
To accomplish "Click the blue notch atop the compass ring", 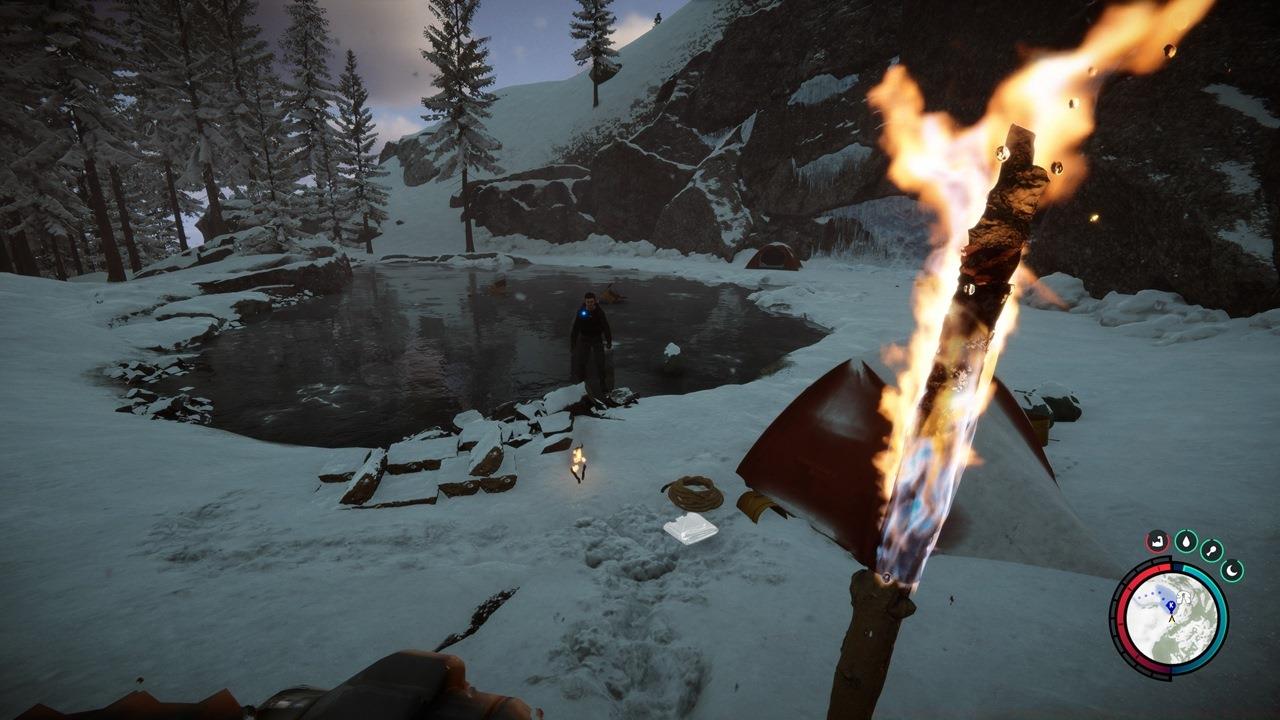I will 1177,566.
